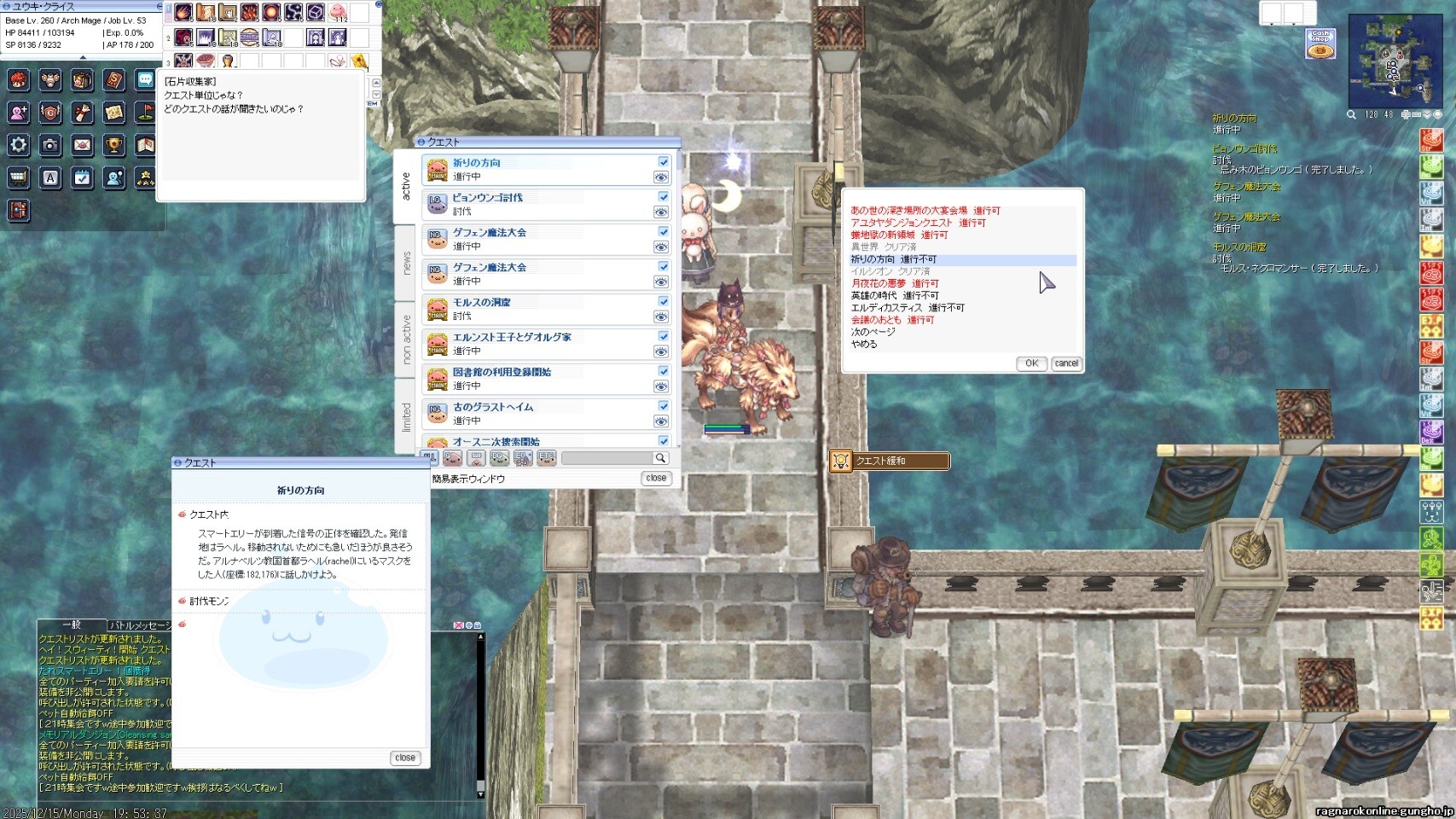Confirm the dialogue selection with OK
1456x819 pixels.
point(1031,363)
